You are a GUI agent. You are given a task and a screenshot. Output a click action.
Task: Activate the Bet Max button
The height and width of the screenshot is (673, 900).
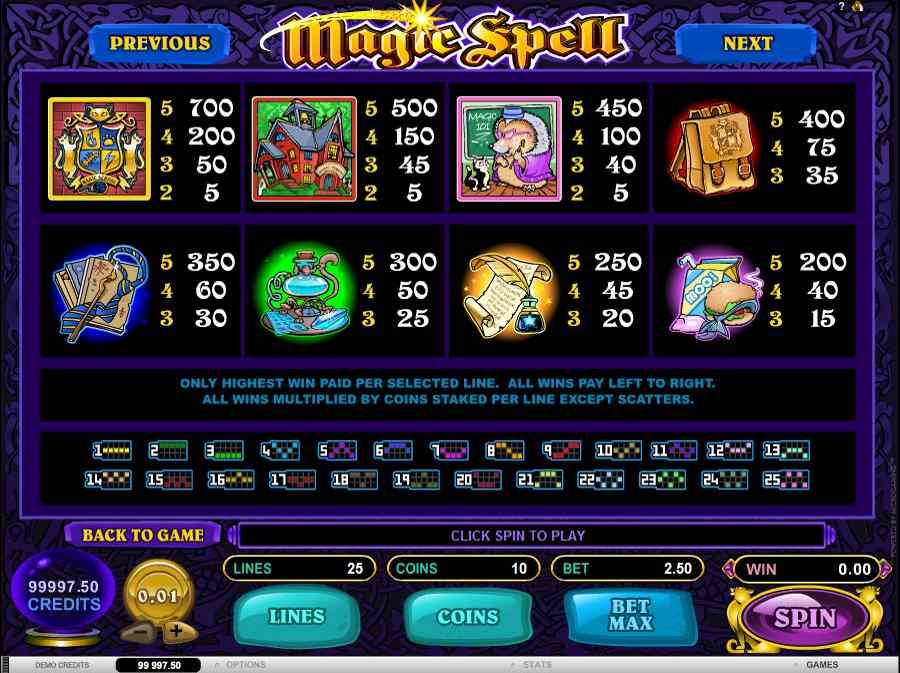(x=630, y=616)
